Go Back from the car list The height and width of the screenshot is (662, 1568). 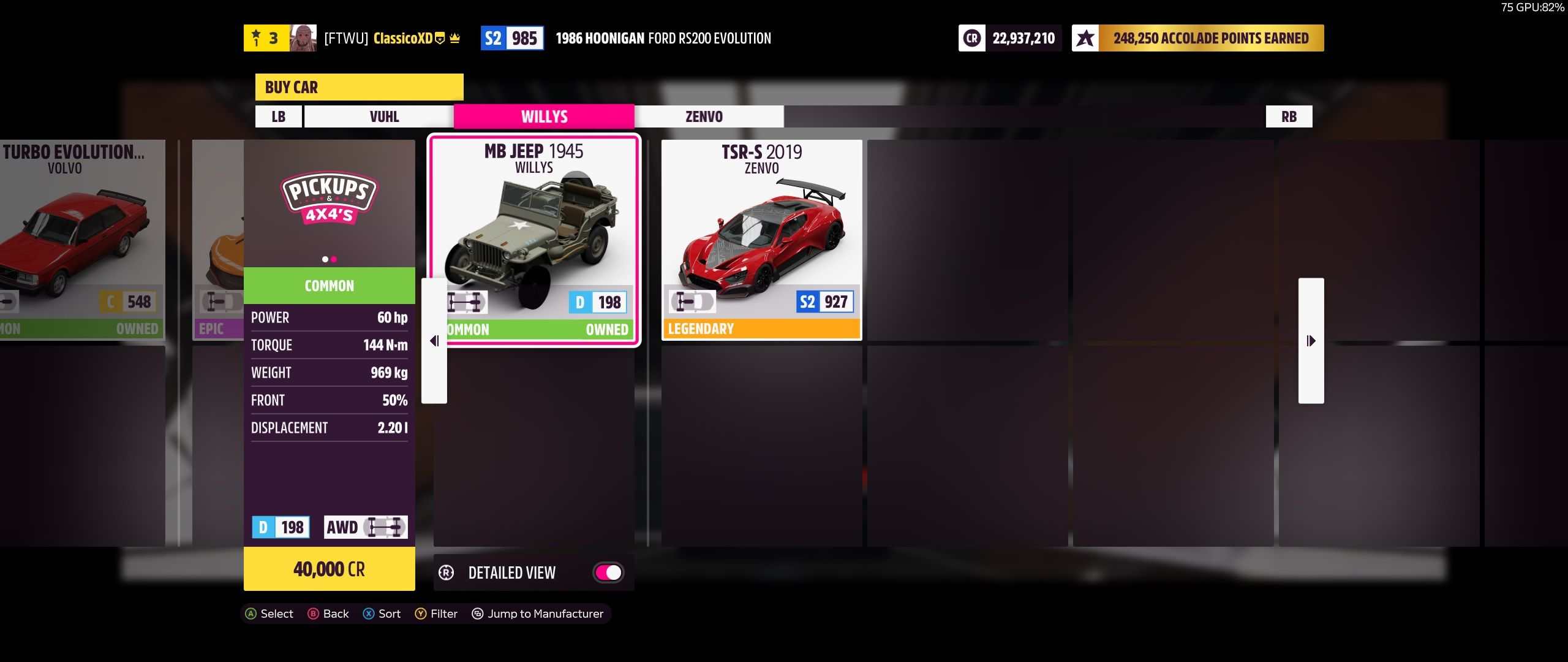328,614
